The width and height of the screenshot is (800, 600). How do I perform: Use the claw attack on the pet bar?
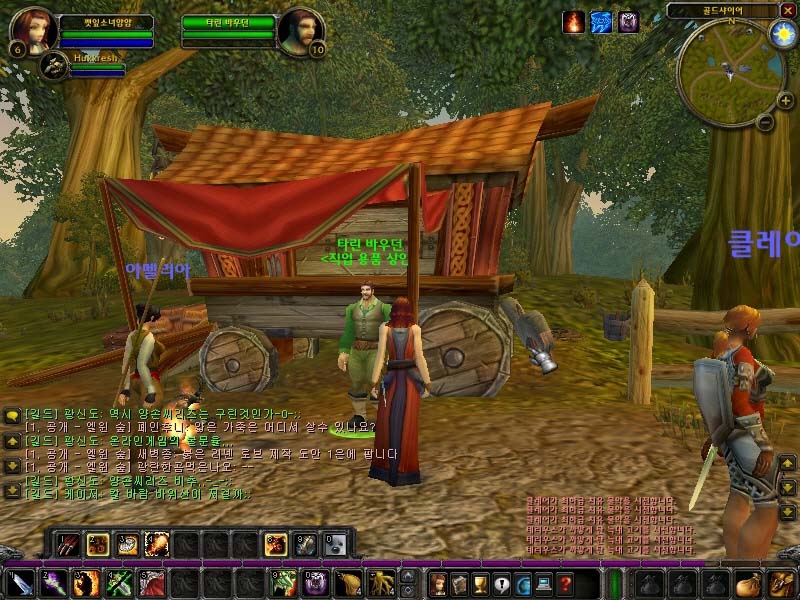coord(67,544)
